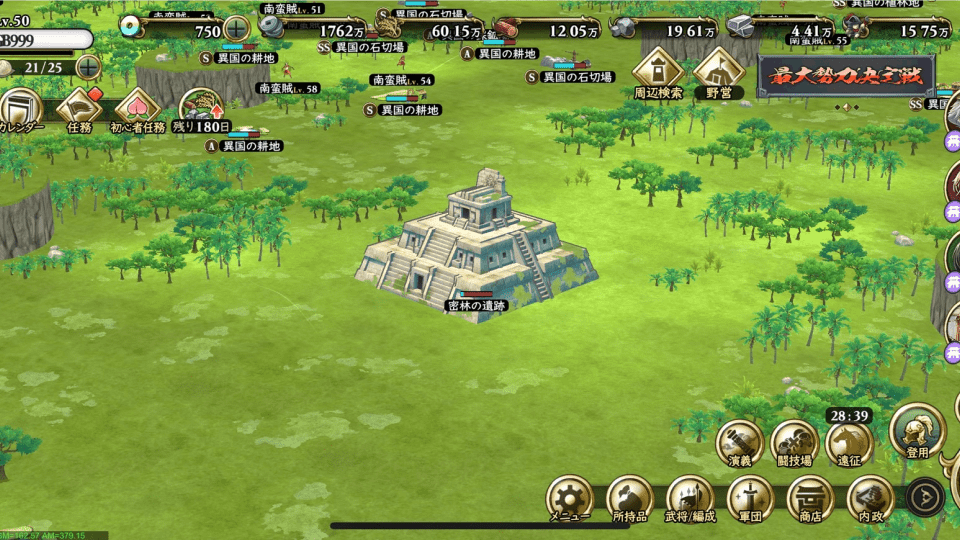Visit the 商店 shop
Viewport: 960px width, 540px height.
point(810,497)
